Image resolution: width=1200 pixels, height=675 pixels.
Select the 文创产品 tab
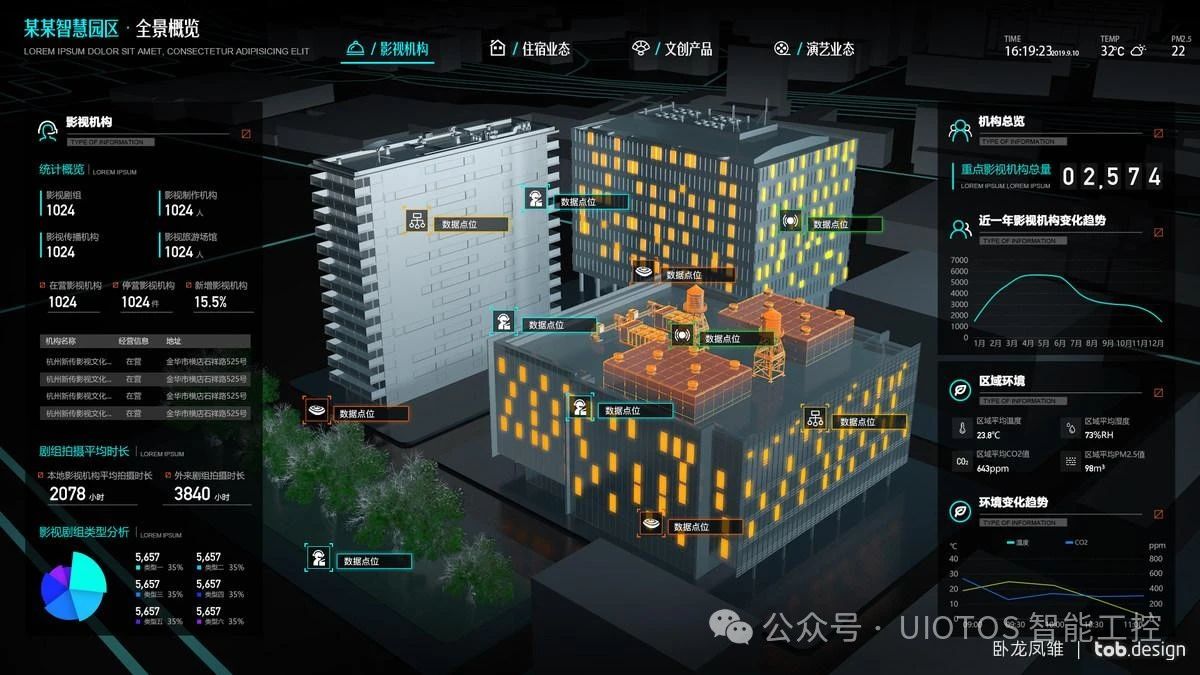[x=673, y=49]
